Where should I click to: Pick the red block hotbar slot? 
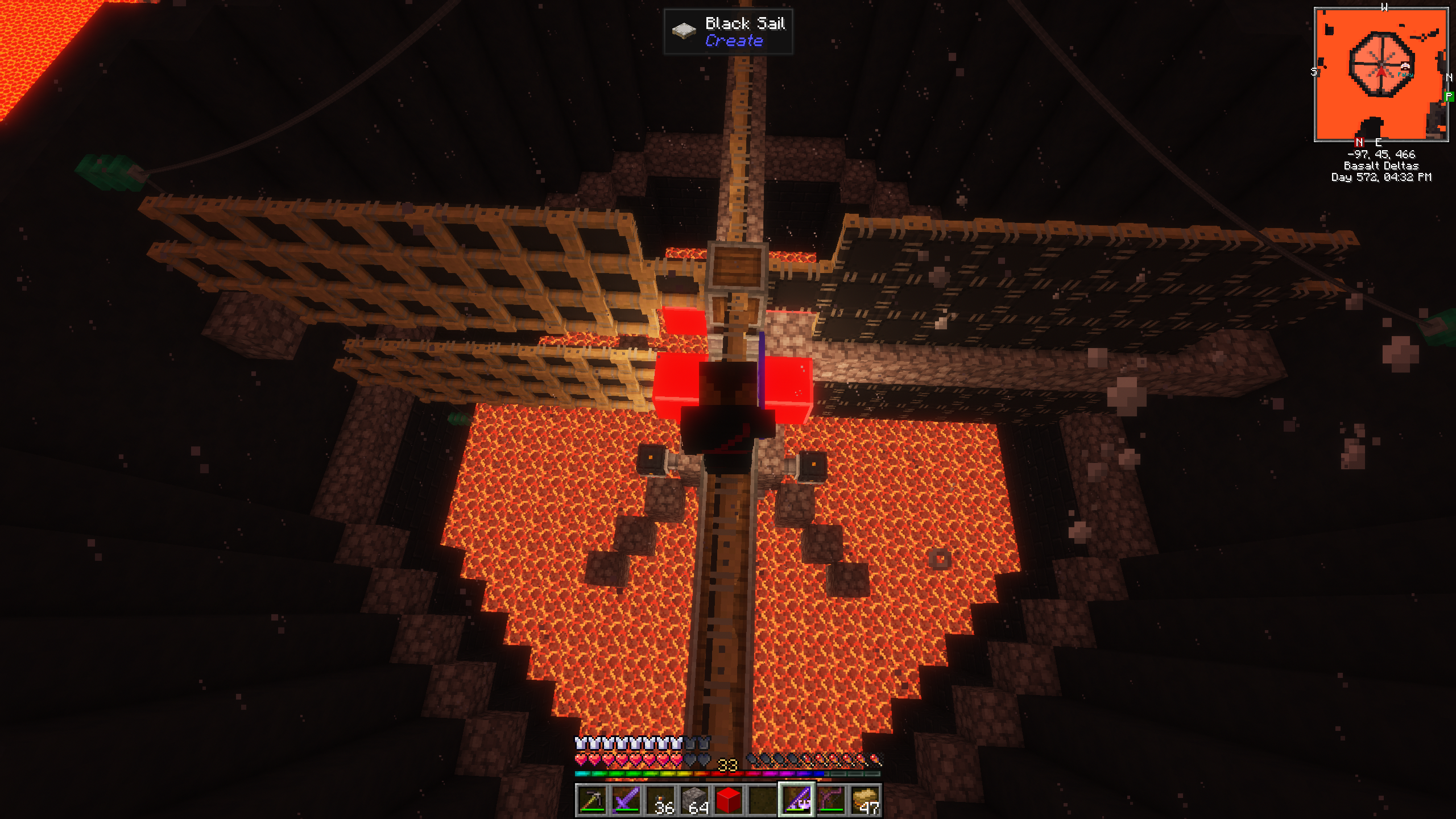[729, 800]
